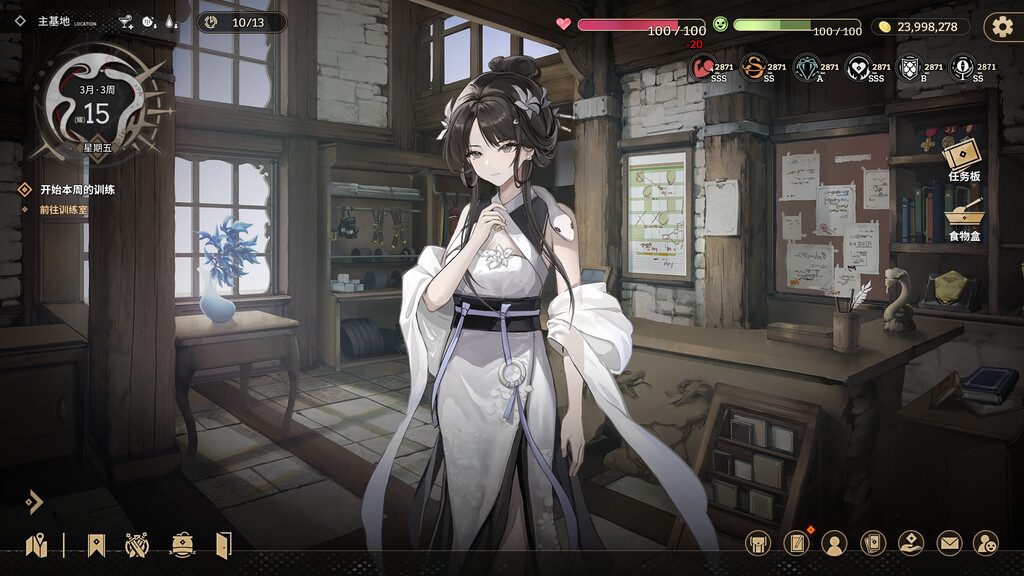Click the hand holding diamond icon
The width and height of the screenshot is (1024, 576).
(910, 543)
